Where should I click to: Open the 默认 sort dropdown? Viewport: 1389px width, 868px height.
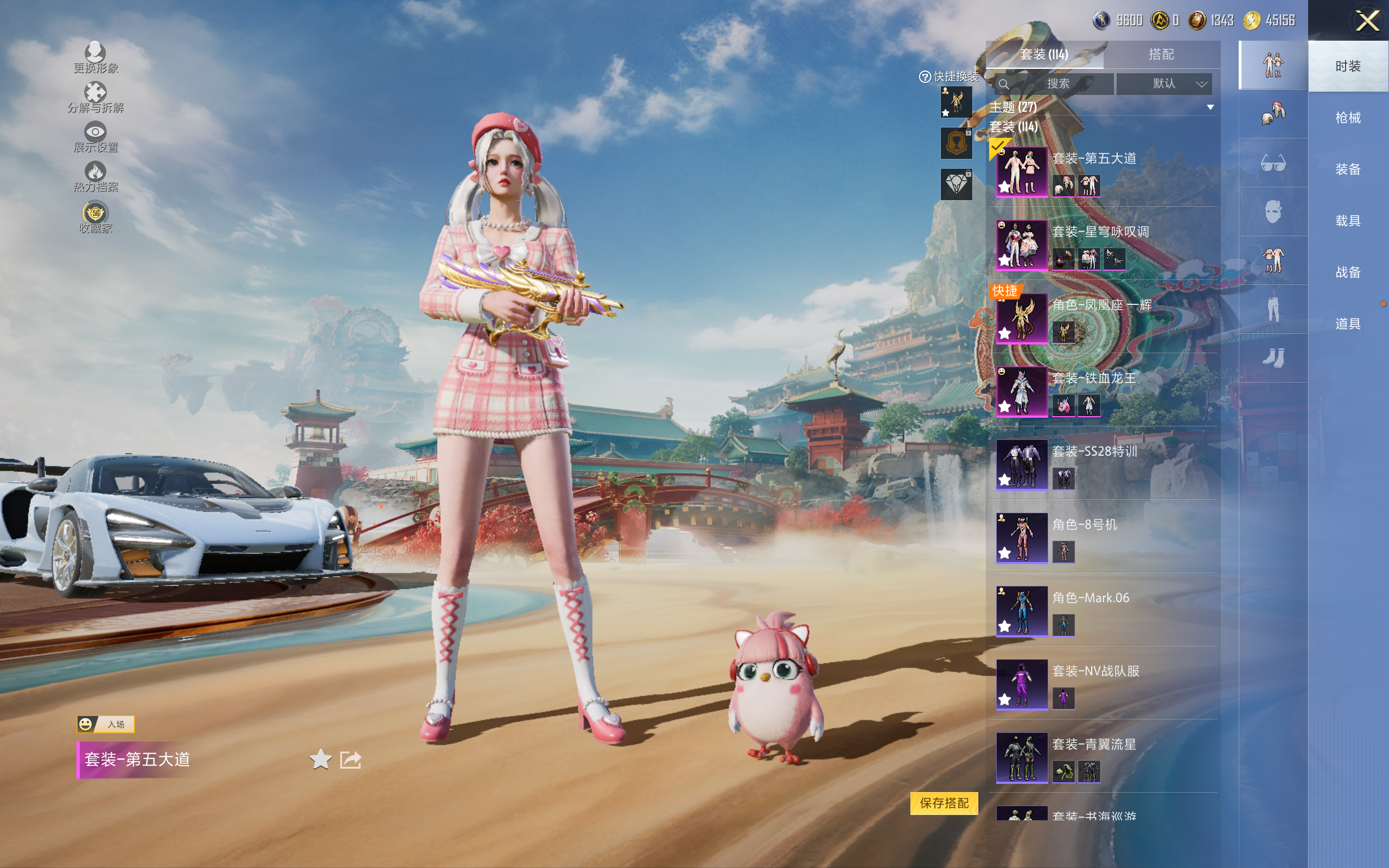click(1163, 84)
